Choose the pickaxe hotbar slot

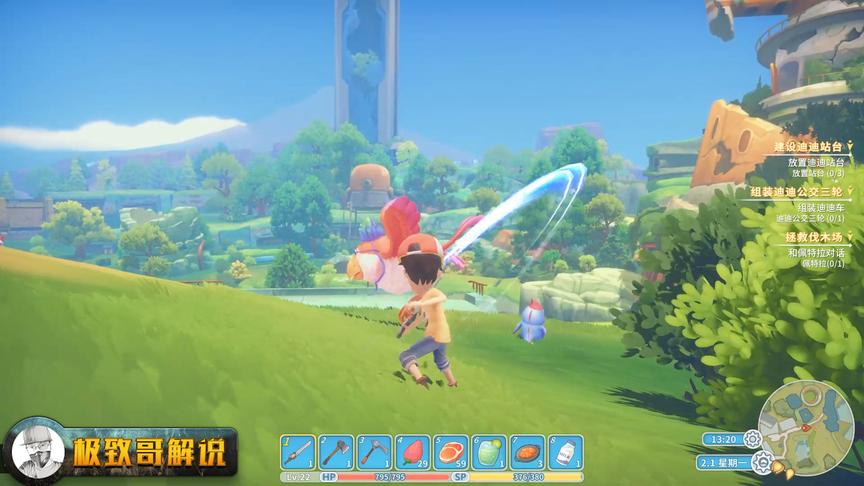pos(374,452)
